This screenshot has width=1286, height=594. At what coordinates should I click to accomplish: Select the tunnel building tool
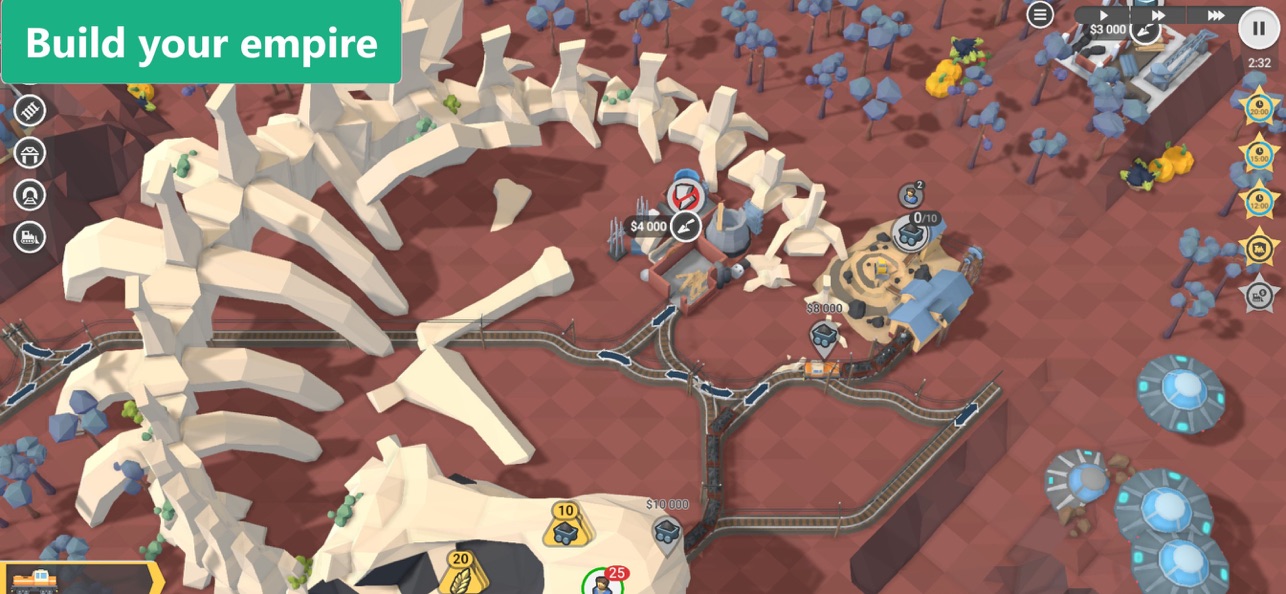pos(30,194)
